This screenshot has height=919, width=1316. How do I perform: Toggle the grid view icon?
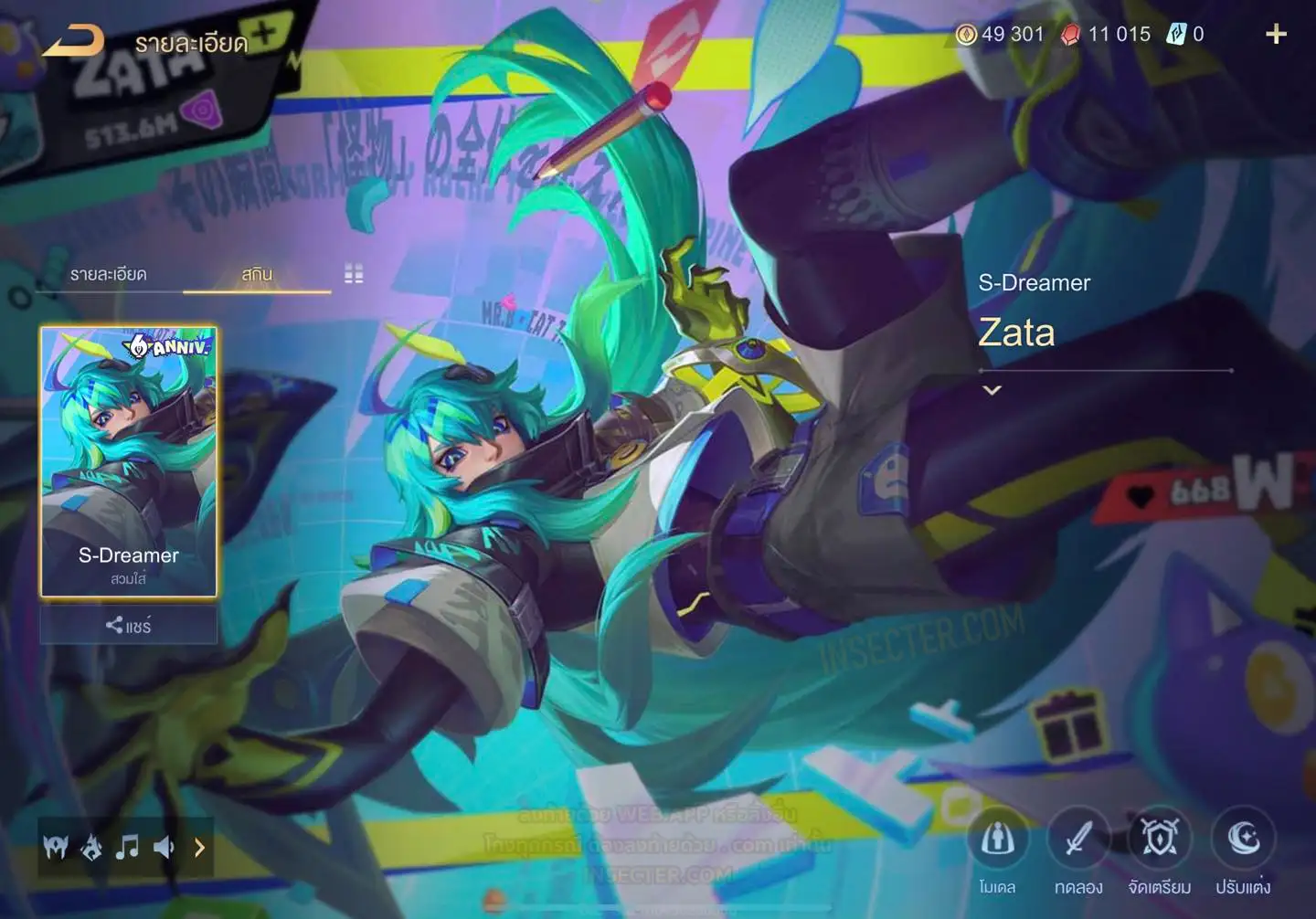pos(354,274)
